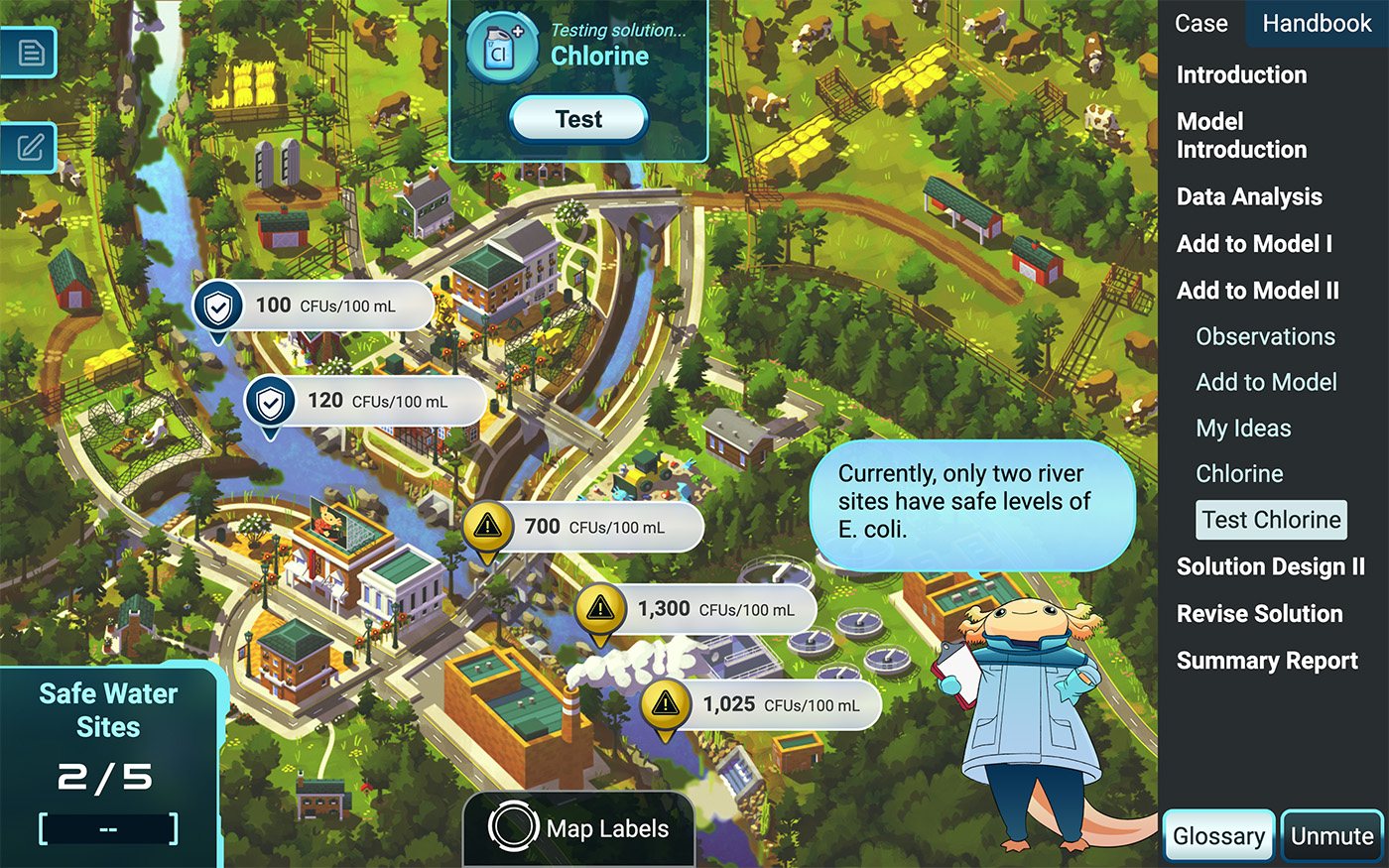Image resolution: width=1389 pixels, height=868 pixels.
Task: Open the Glossary
Action: (x=1218, y=836)
